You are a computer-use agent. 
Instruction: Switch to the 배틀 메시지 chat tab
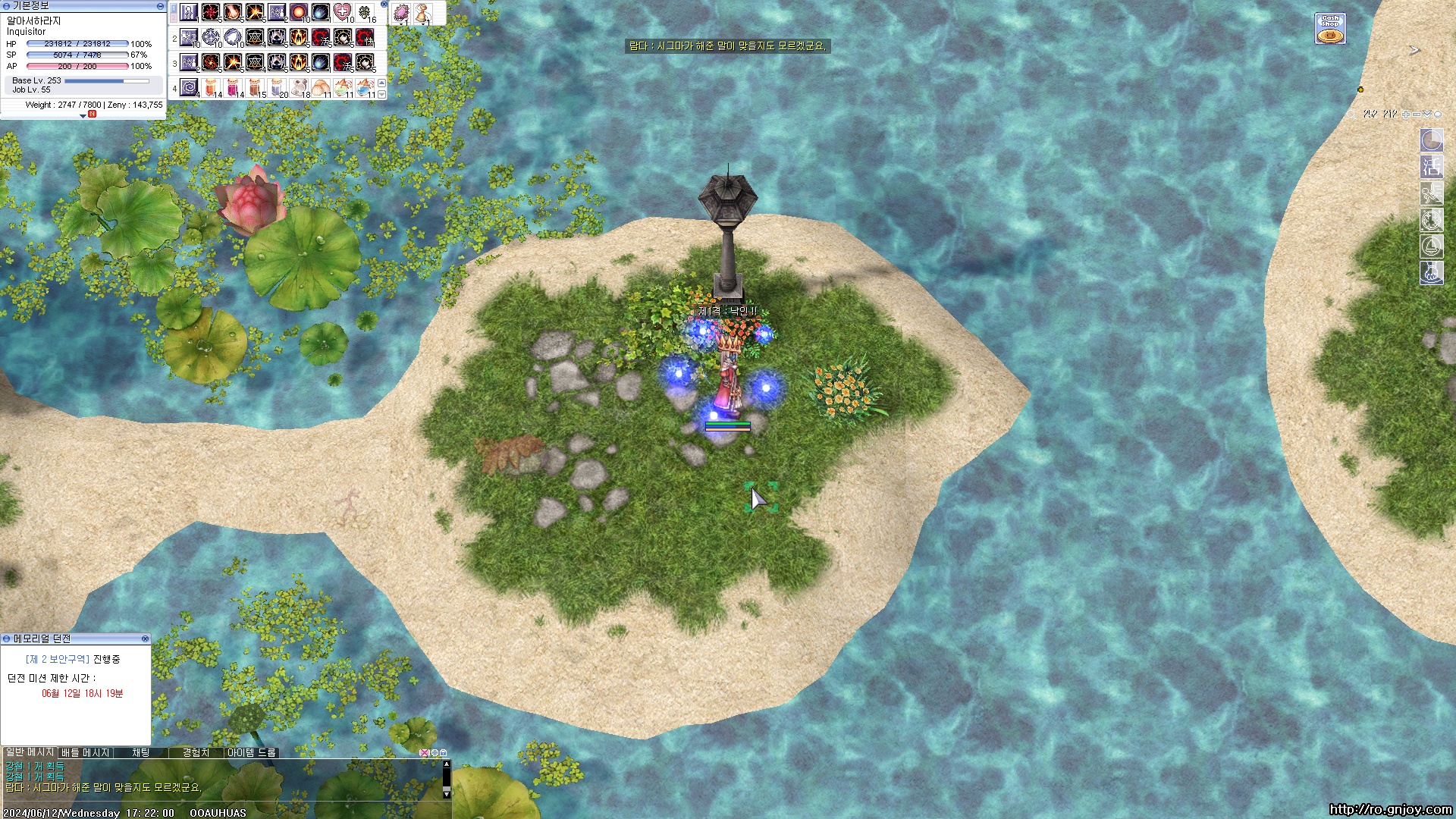coord(85,753)
